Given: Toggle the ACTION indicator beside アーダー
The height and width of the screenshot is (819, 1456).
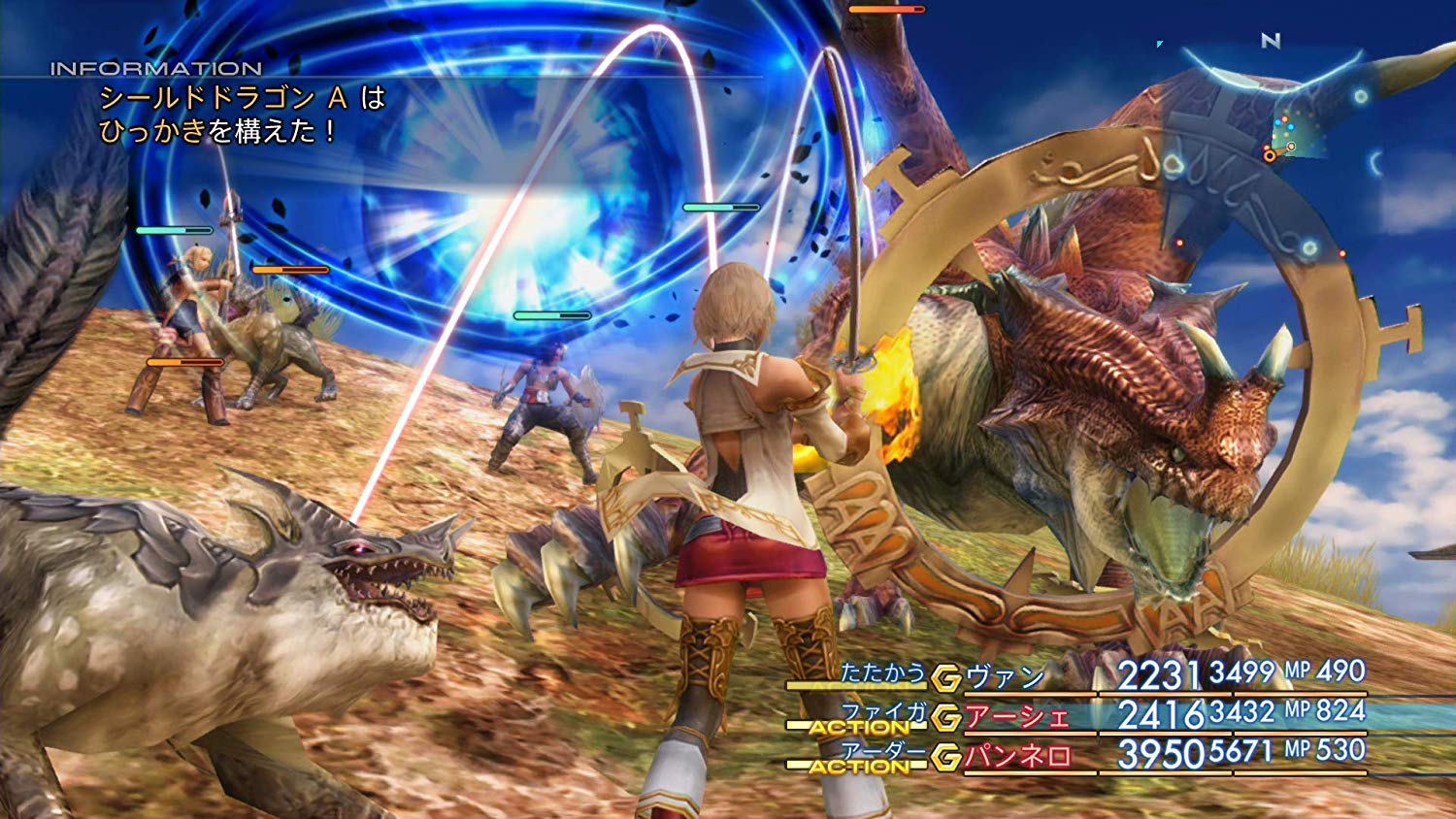Looking at the screenshot, I should tap(860, 763).
